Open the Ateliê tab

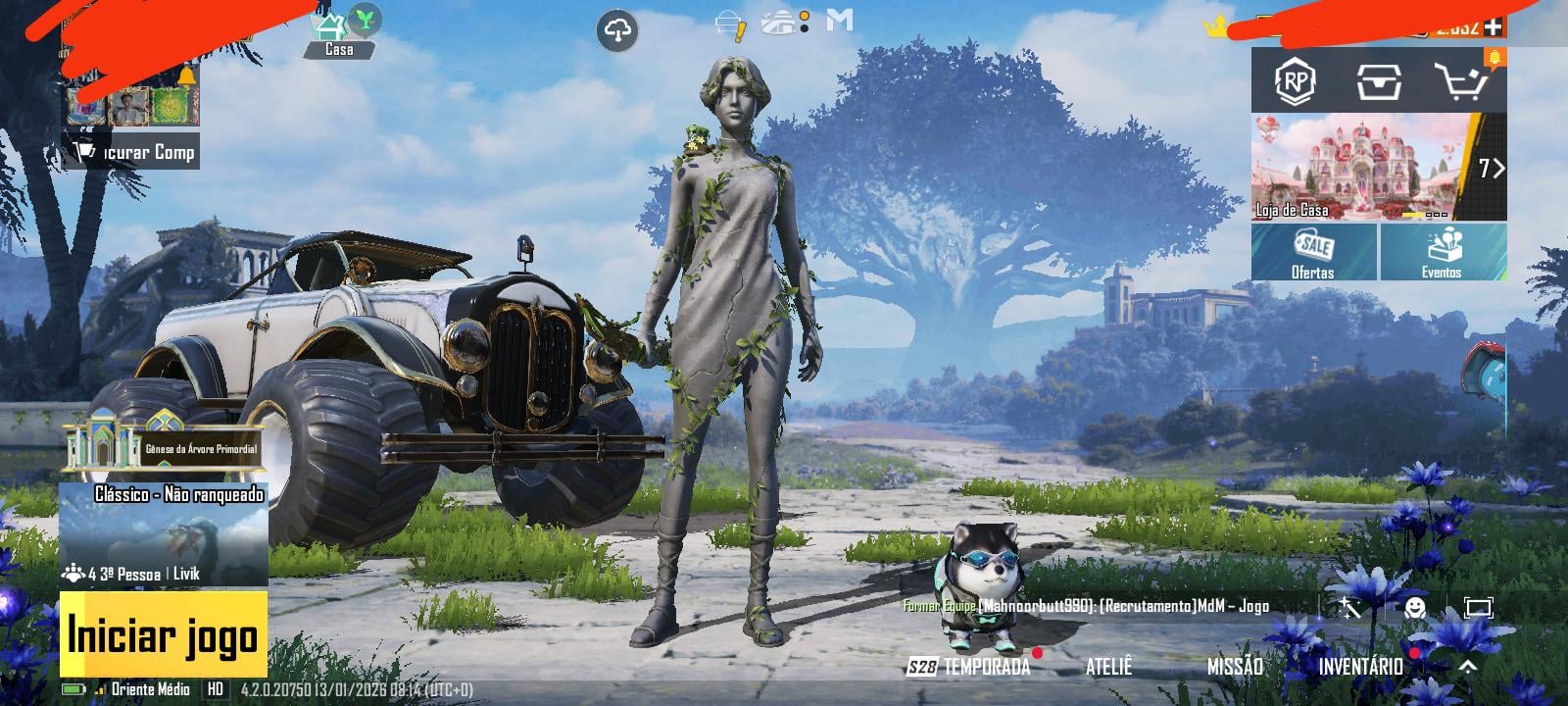click(1108, 667)
